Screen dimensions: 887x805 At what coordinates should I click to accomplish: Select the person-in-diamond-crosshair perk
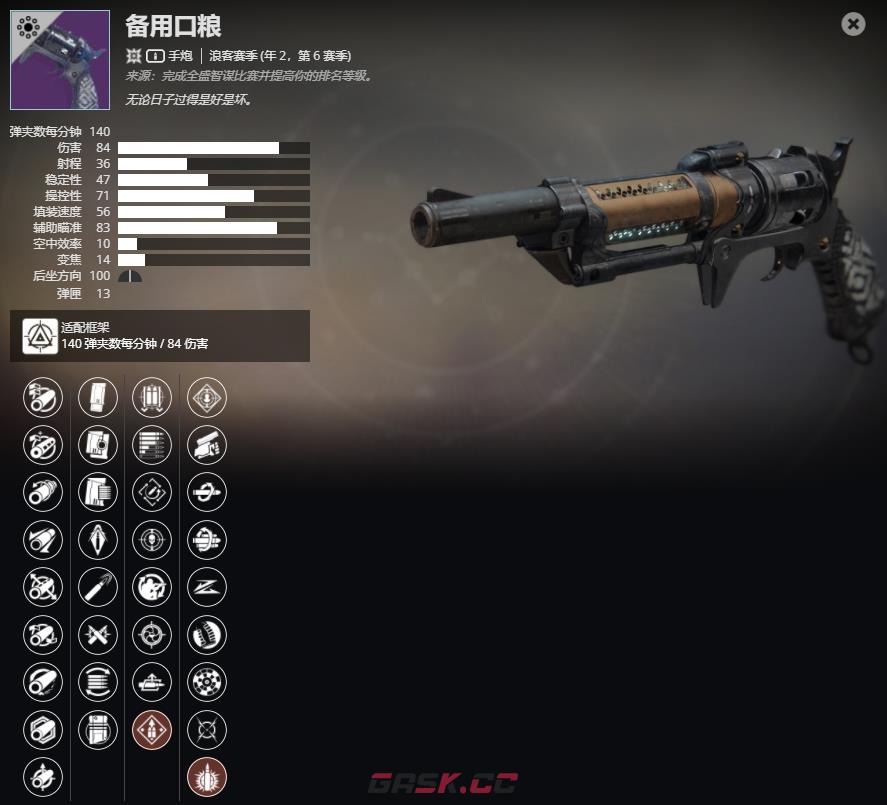[x=207, y=397]
